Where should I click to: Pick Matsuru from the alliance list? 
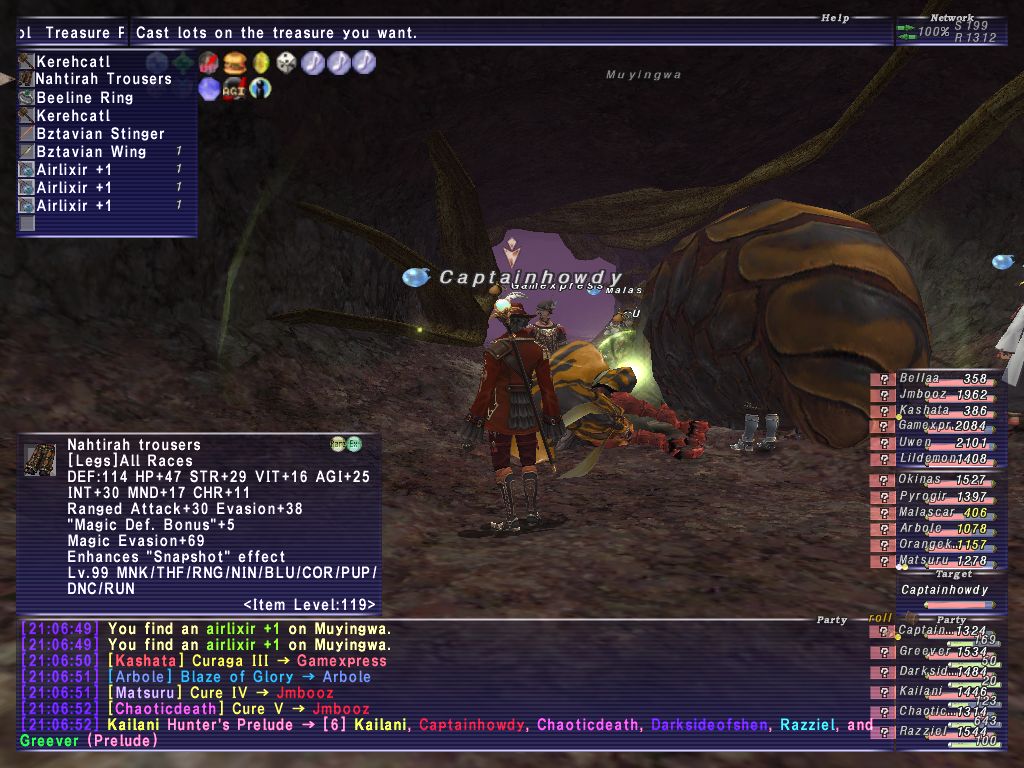tap(925, 560)
